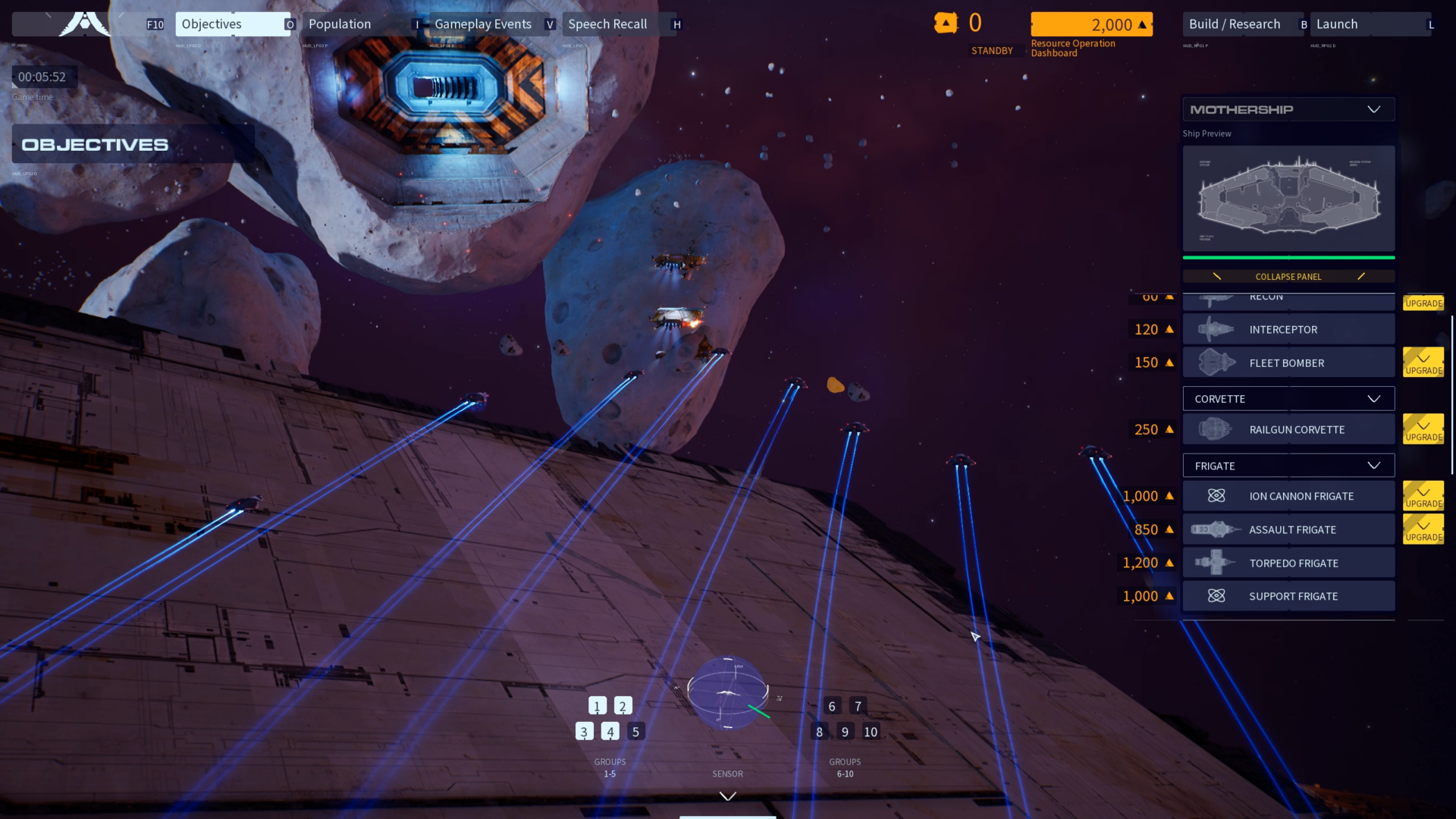
Task: Select the Interceptor ship icon
Action: point(1217,329)
